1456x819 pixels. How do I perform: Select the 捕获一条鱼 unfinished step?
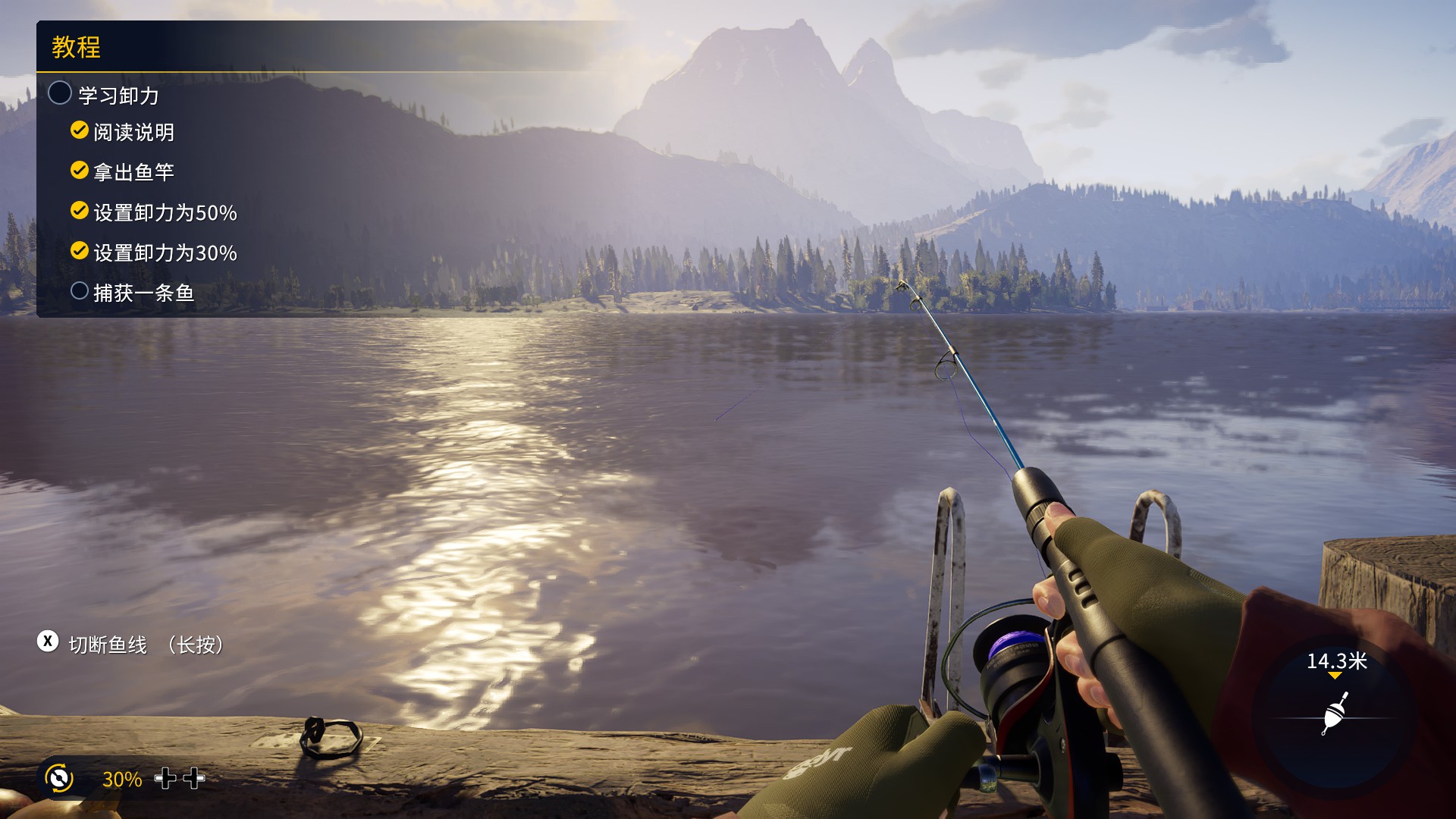143,293
